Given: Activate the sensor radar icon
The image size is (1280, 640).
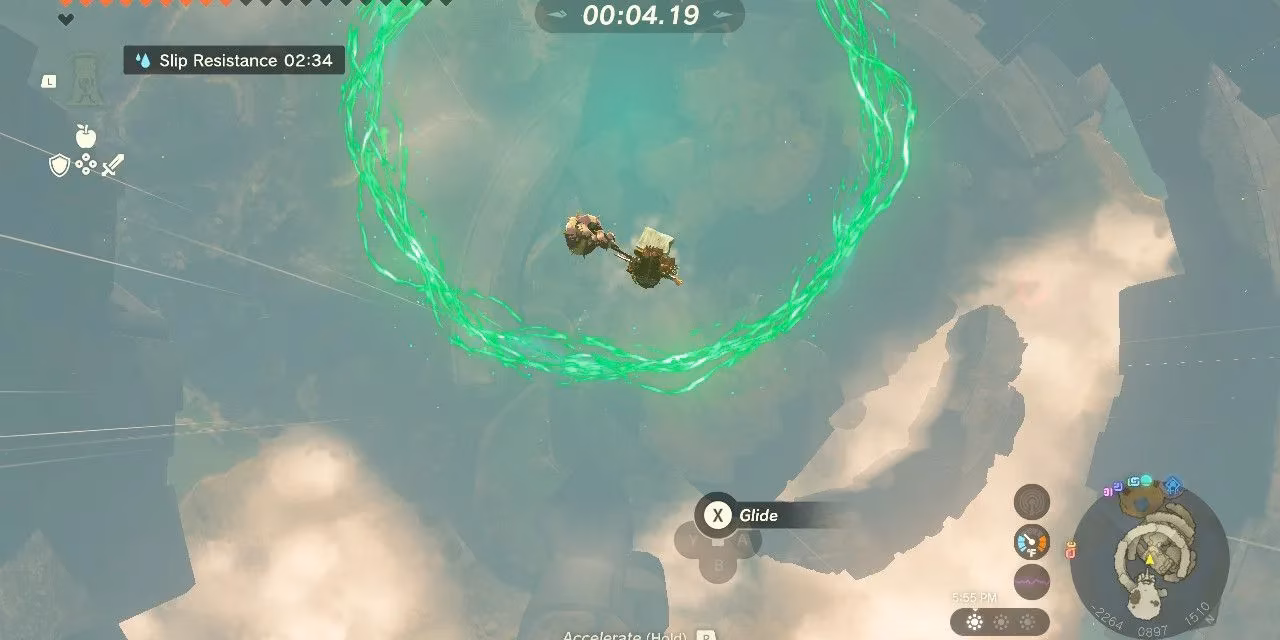Looking at the screenshot, I should click(1031, 502).
